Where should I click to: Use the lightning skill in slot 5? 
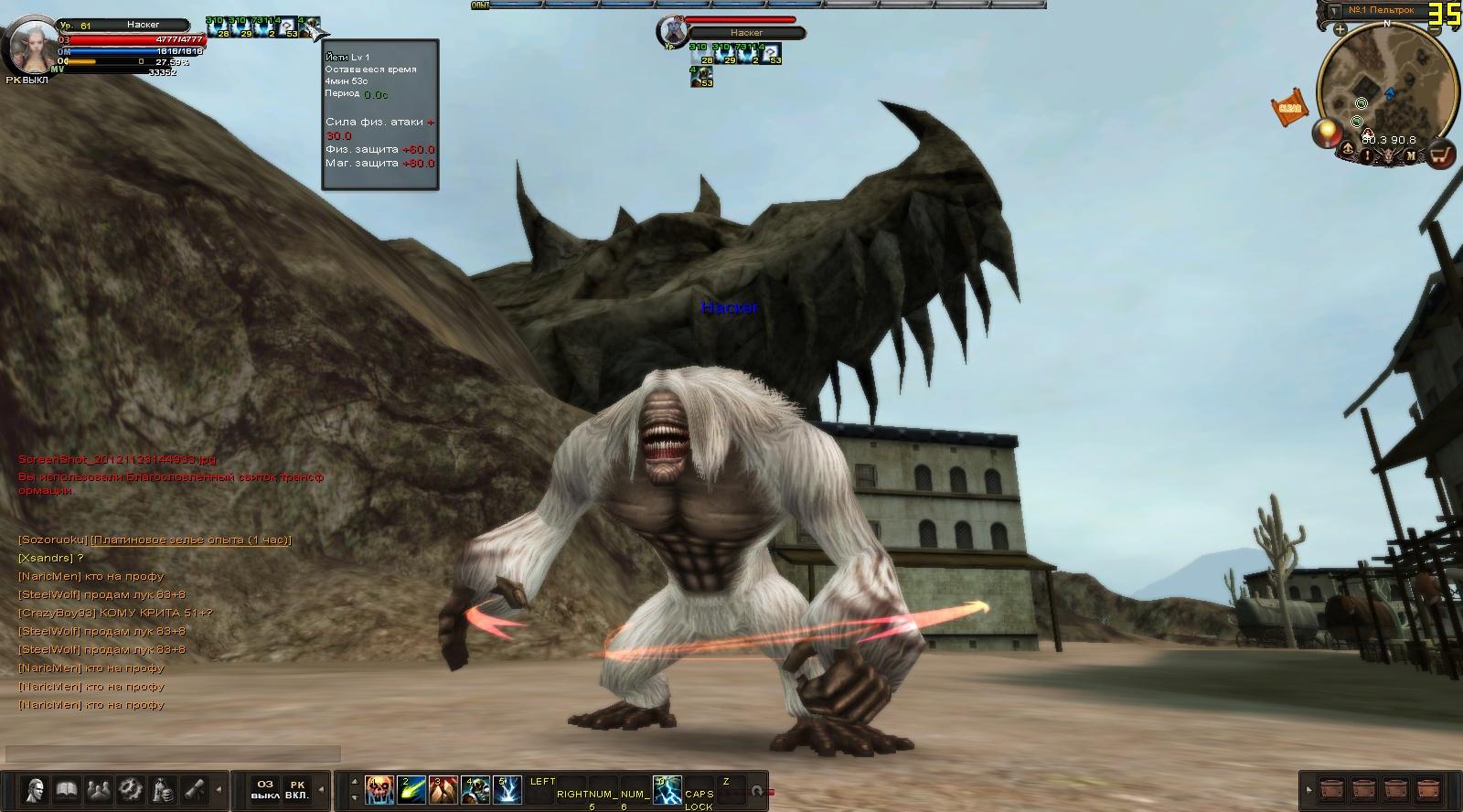(x=508, y=790)
